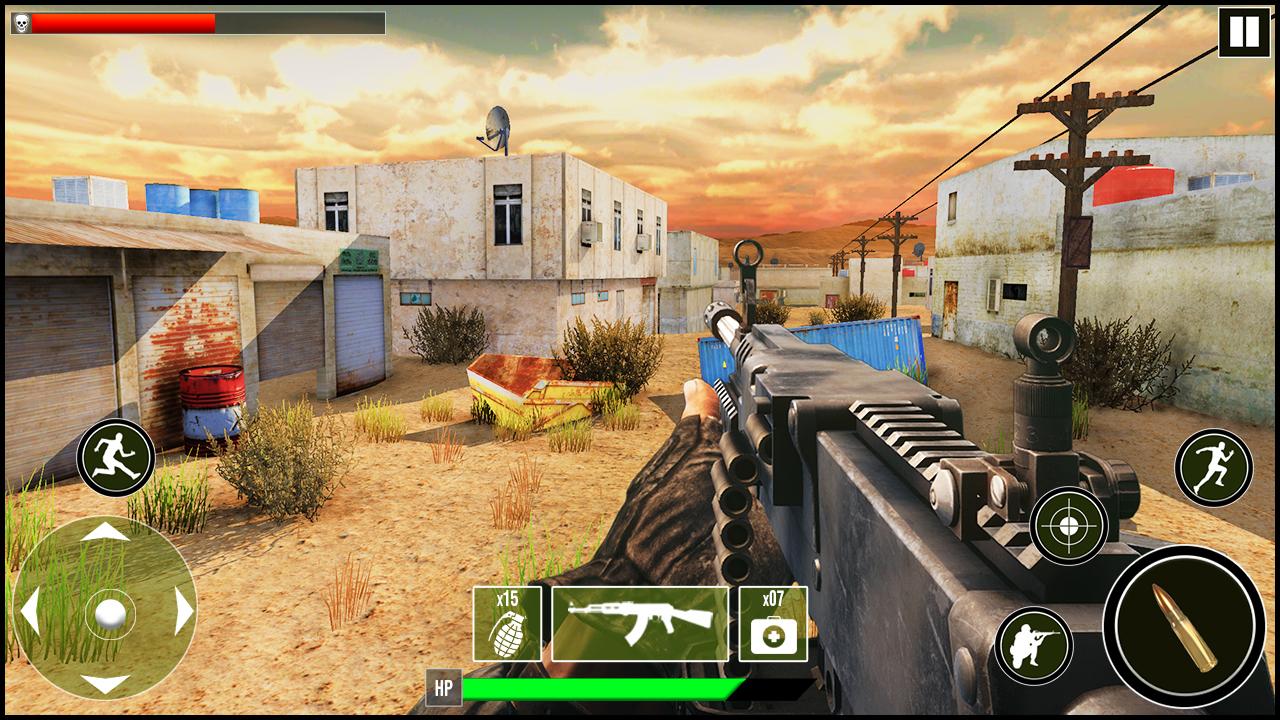Click the joystick's up arrow
The width and height of the screenshot is (1280, 720).
105,532
